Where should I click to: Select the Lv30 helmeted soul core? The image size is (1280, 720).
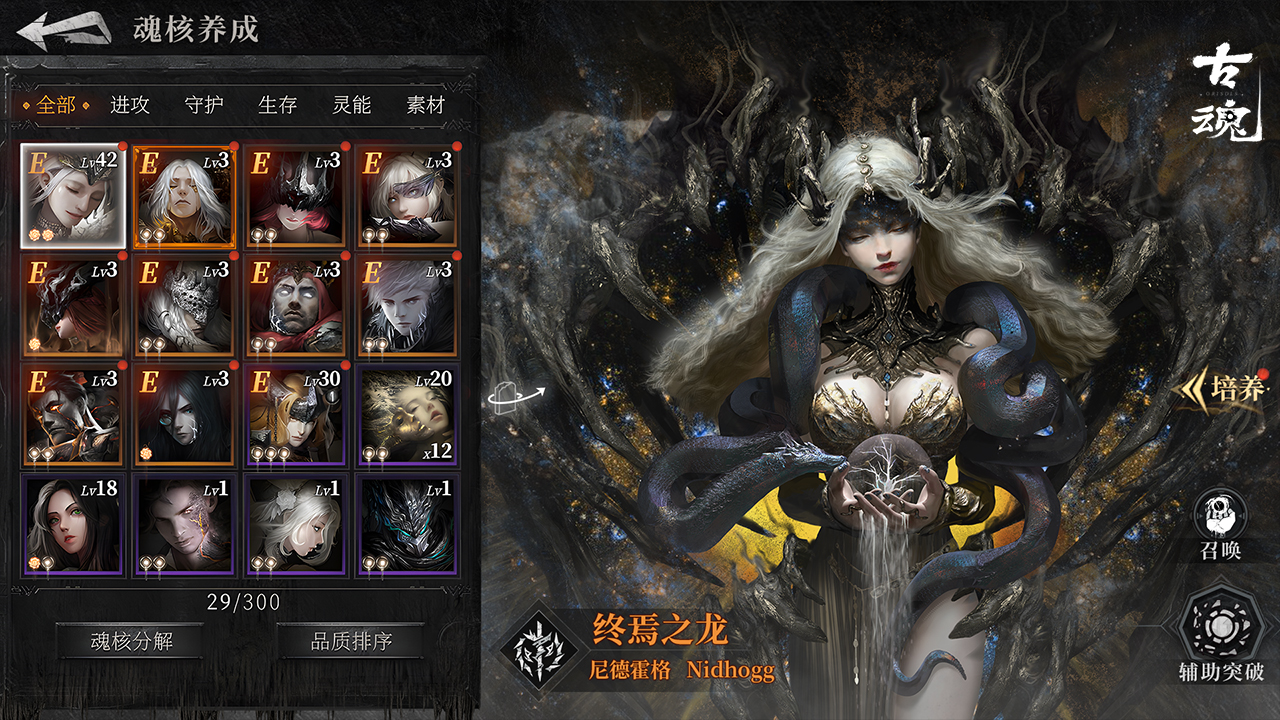click(x=296, y=415)
